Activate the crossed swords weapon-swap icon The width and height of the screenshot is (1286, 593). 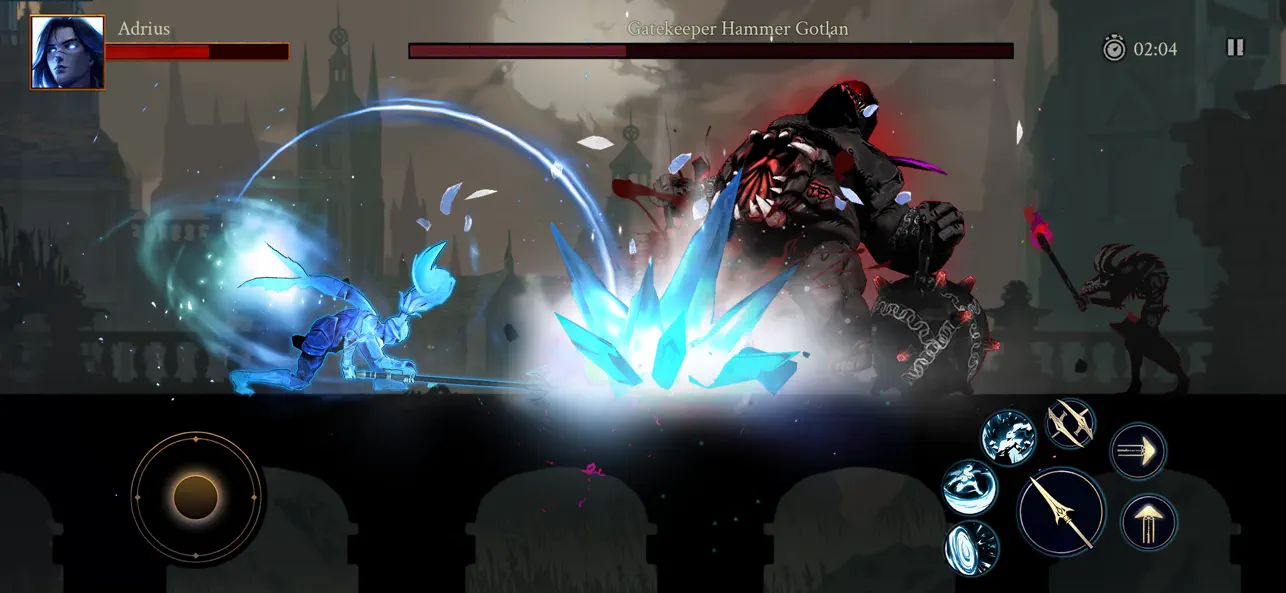1071,423
